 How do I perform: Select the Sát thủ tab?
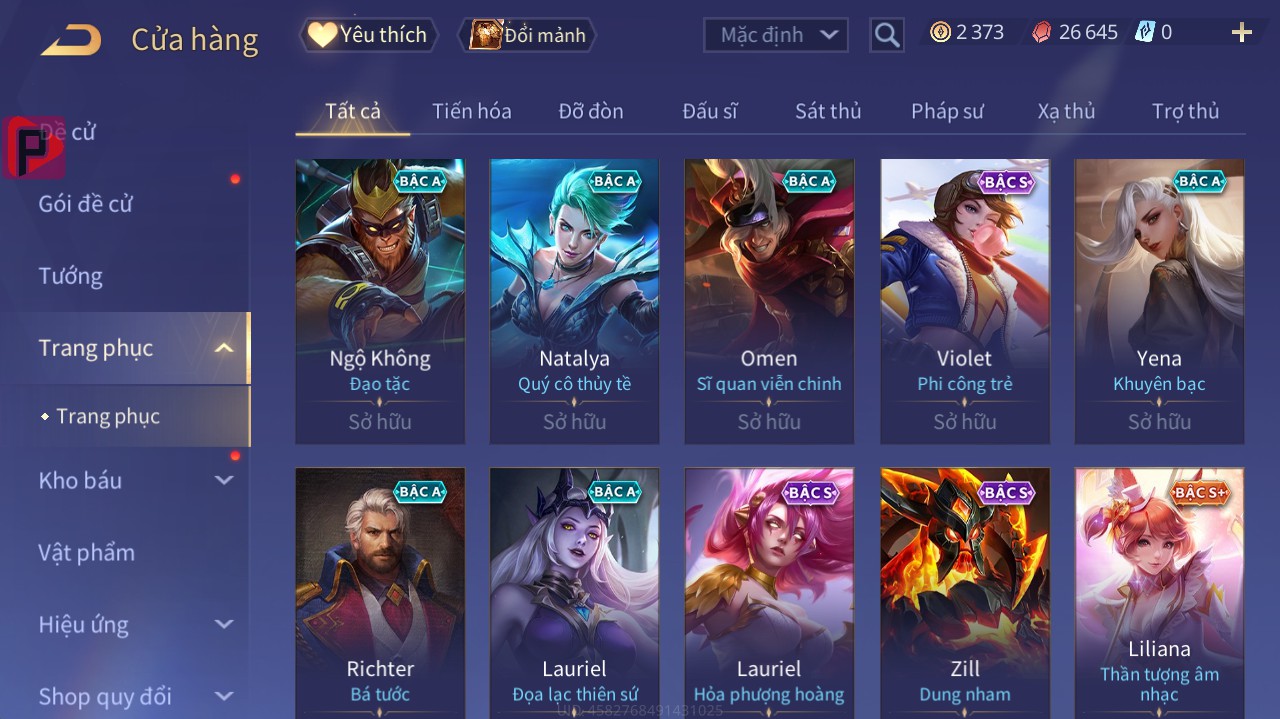click(x=827, y=111)
